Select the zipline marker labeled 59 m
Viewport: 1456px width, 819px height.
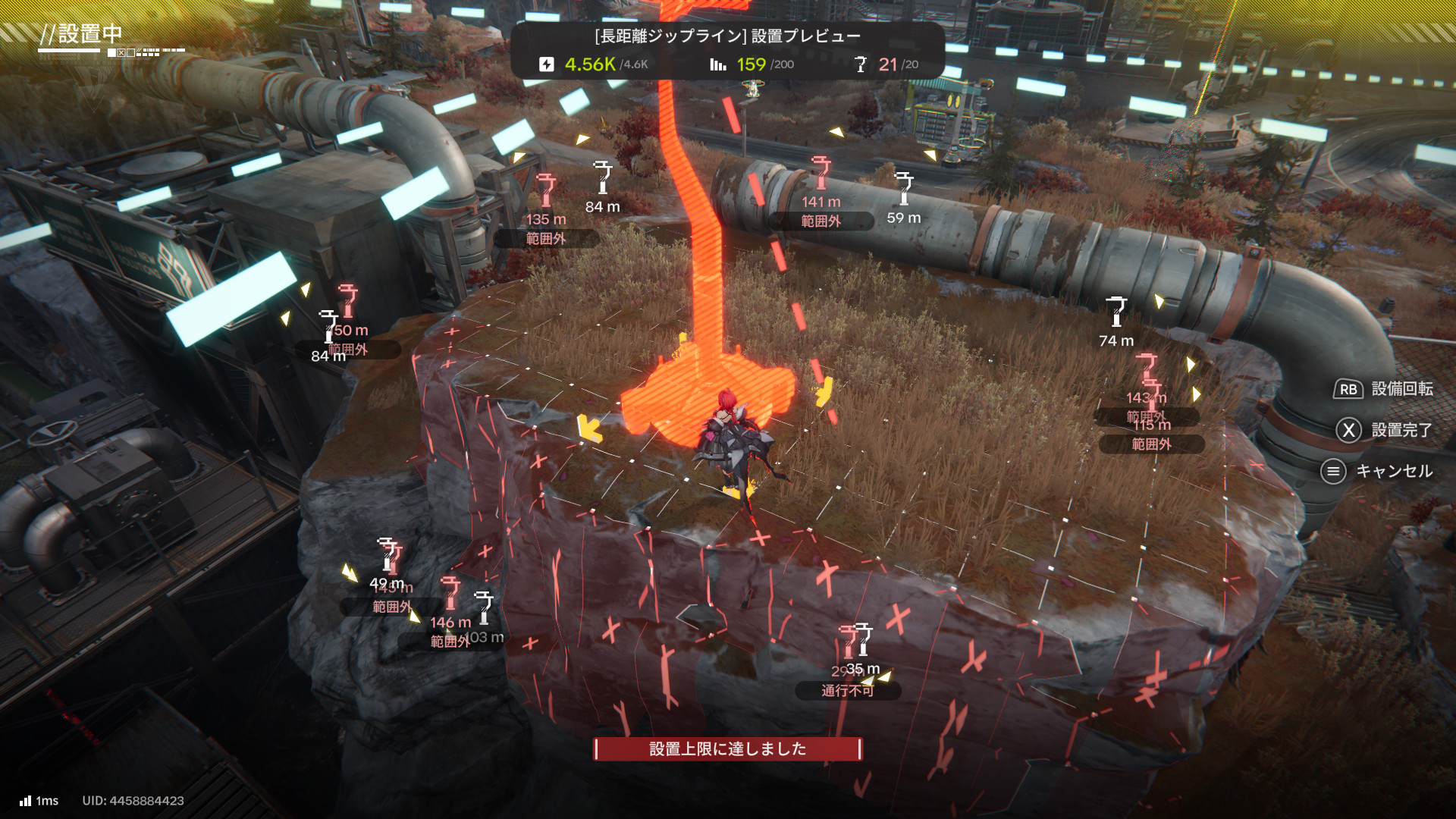click(x=903, y=188)
